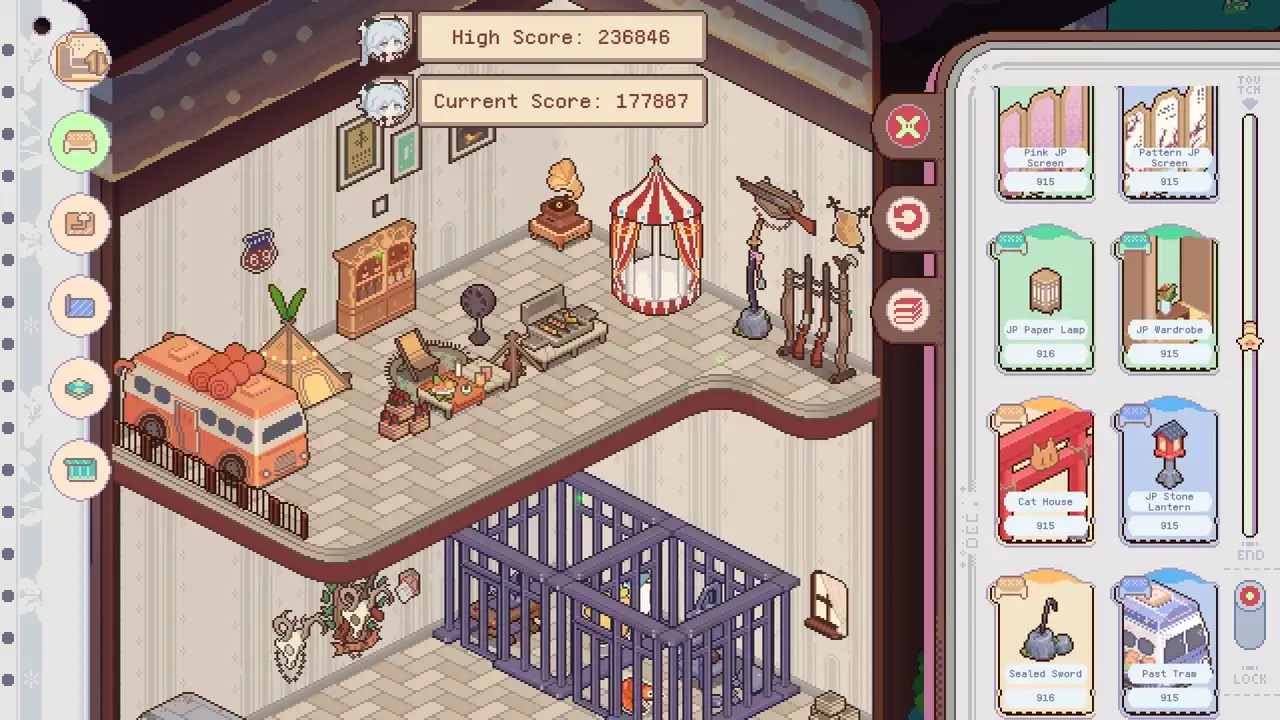Viewport: 1280px width, 720px height.
Task: Choose the Cat House card
Action: [x=1045, y=474]
